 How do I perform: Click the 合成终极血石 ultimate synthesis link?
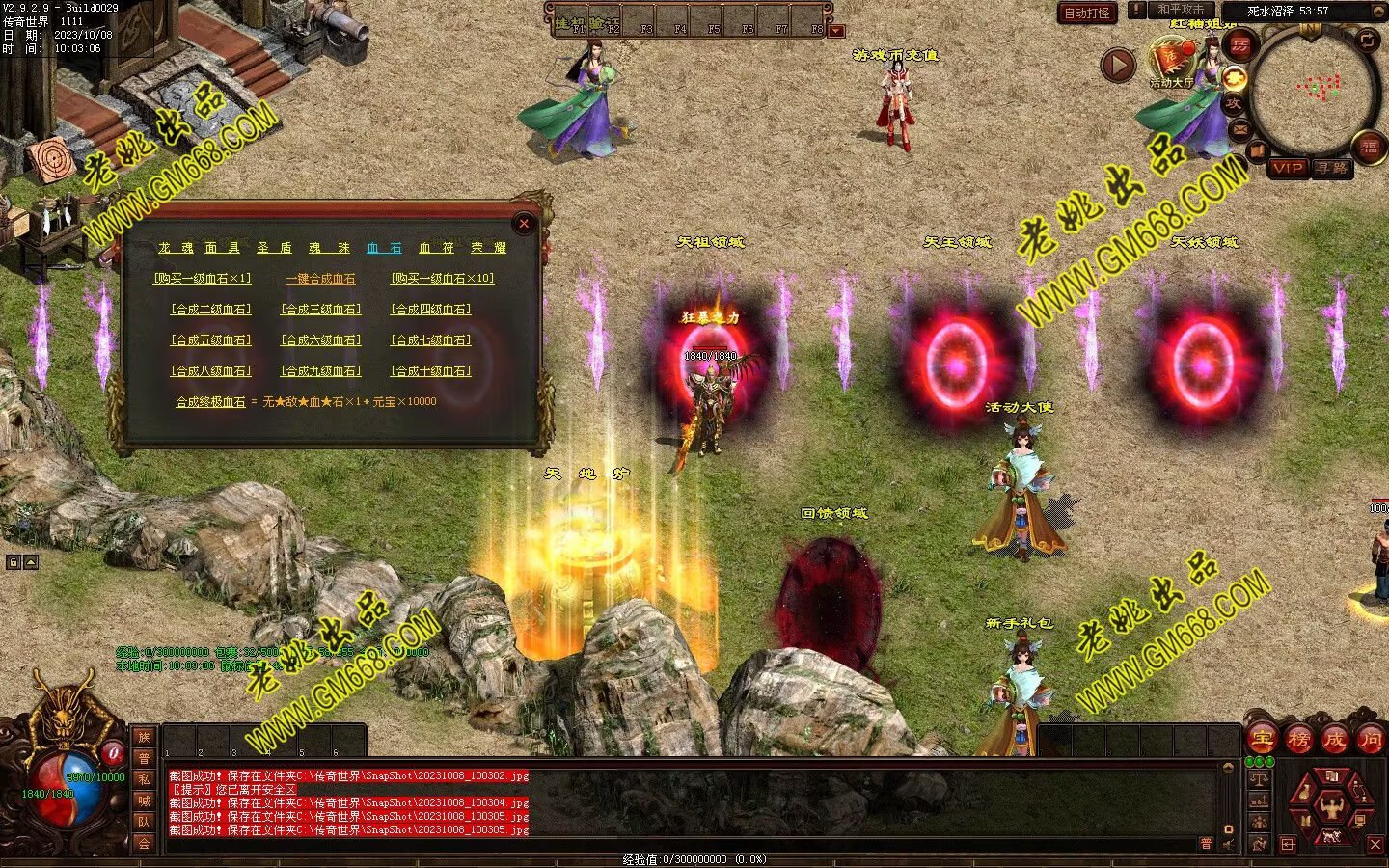pos(210,402)
